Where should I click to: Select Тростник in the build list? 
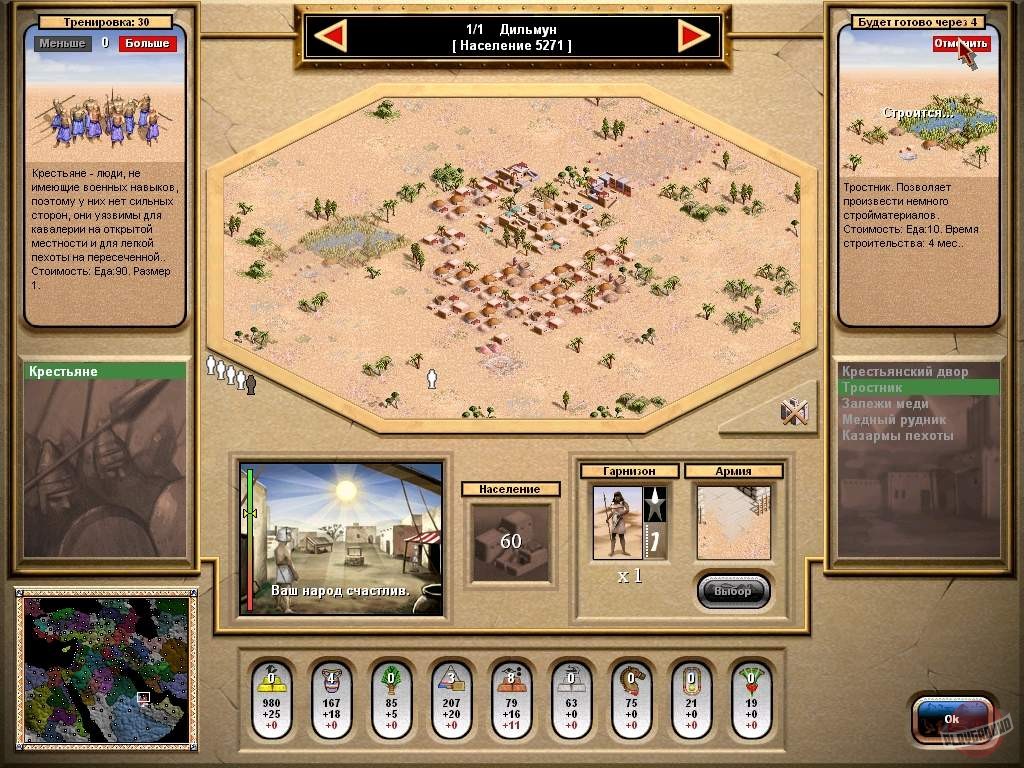(905, 388)
